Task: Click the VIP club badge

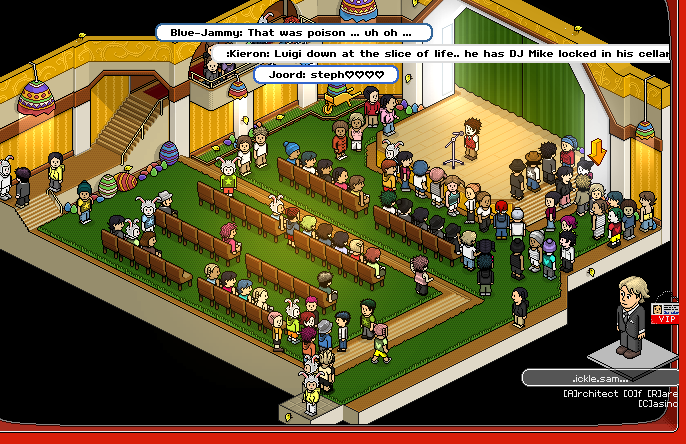Action: point(664,314)
